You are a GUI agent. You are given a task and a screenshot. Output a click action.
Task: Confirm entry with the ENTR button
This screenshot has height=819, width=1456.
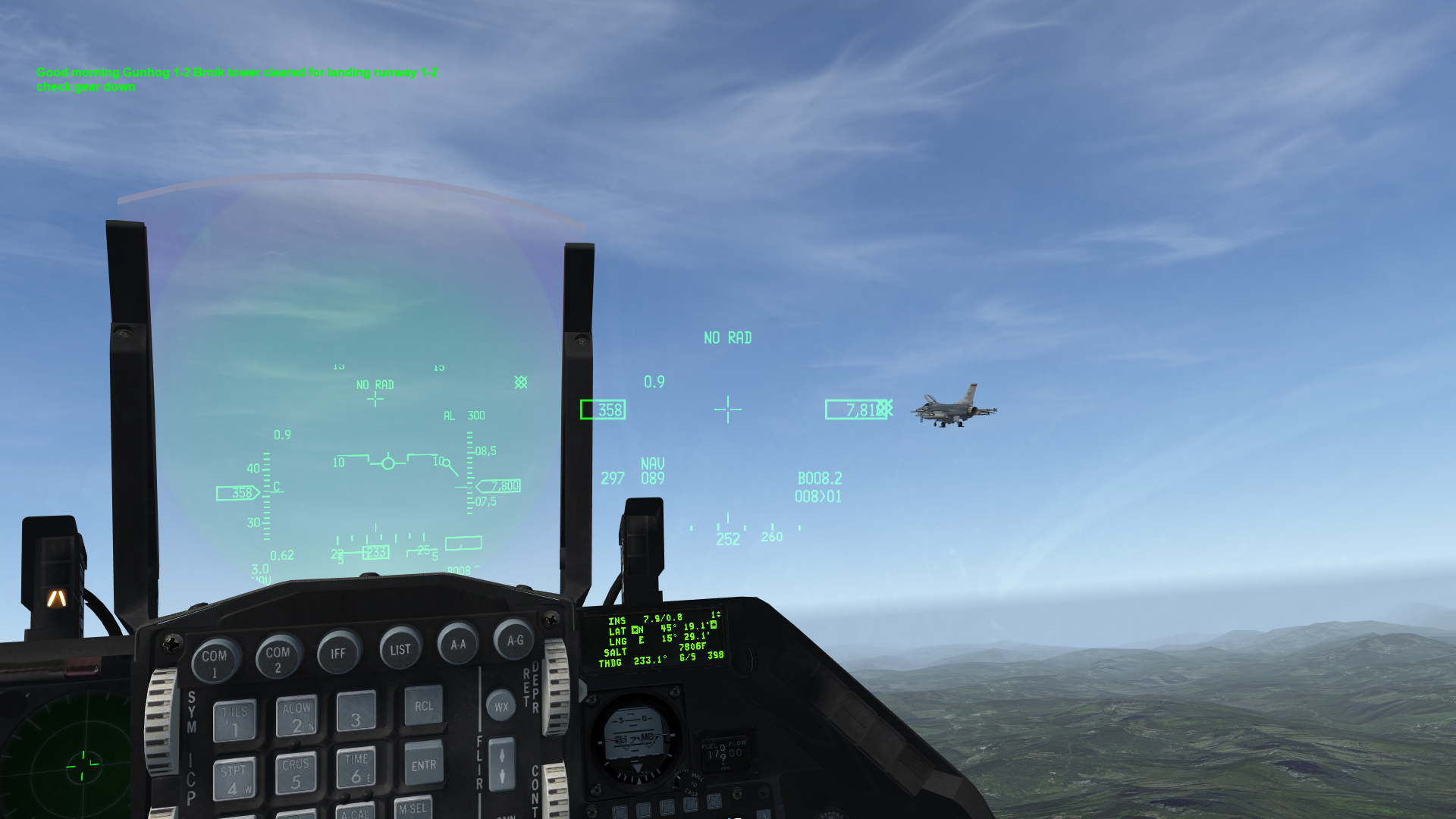(423, 764)
